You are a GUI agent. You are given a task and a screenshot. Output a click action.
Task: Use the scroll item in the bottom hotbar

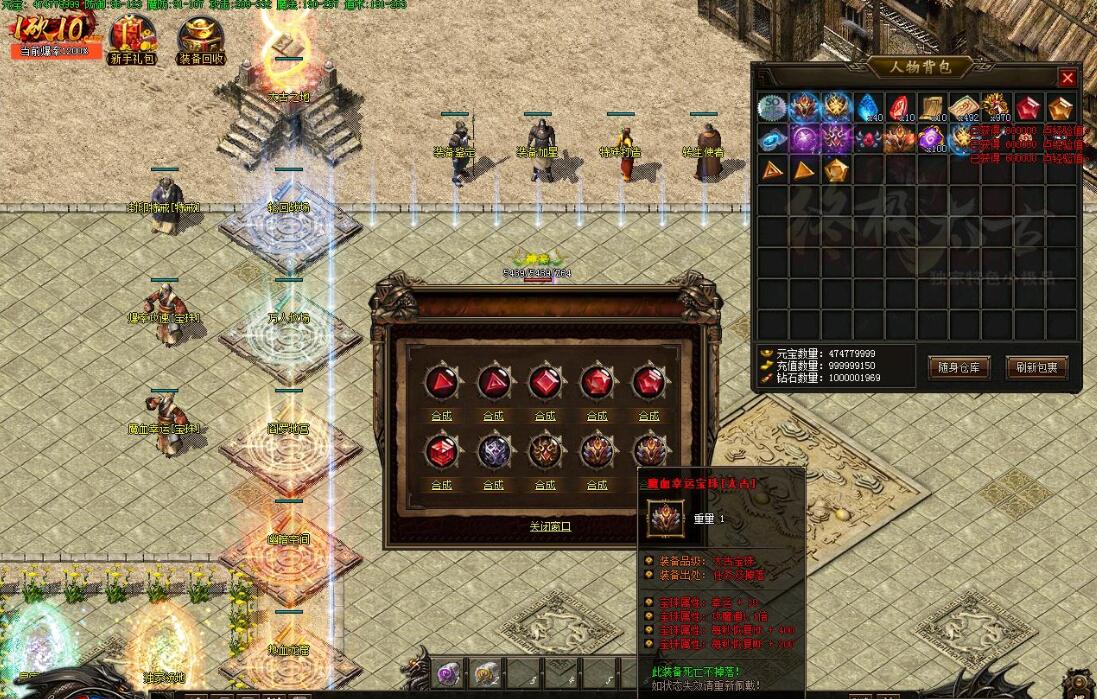[485, 674]
